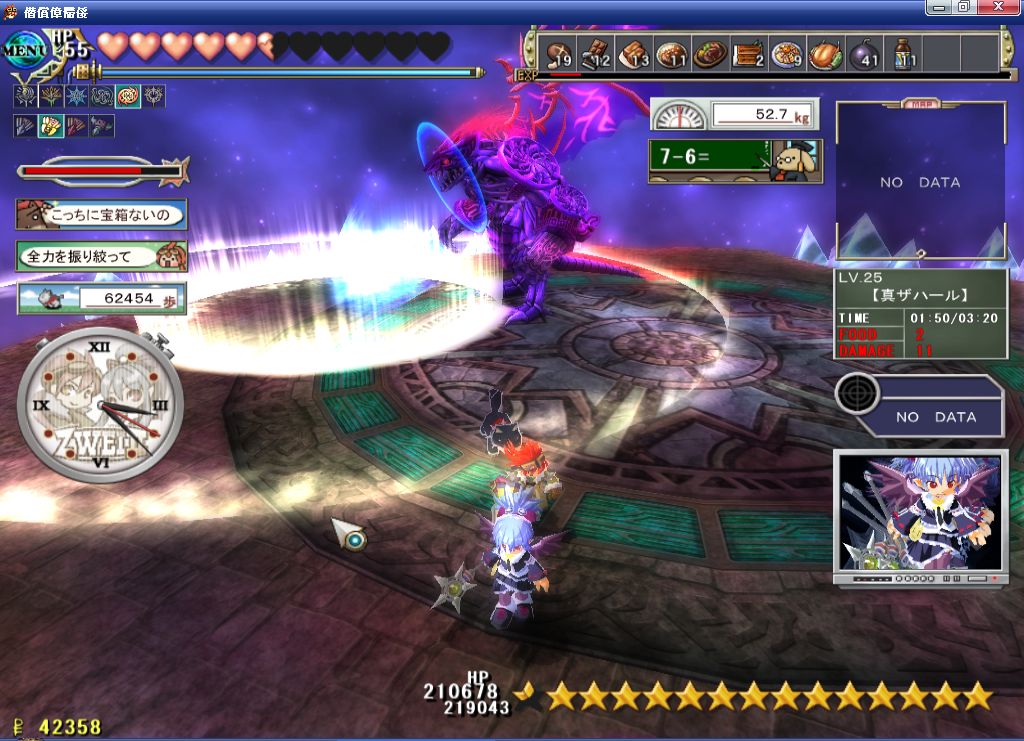
Task: Select the highlighted orange fire magic icon
Action: (127, 97)
